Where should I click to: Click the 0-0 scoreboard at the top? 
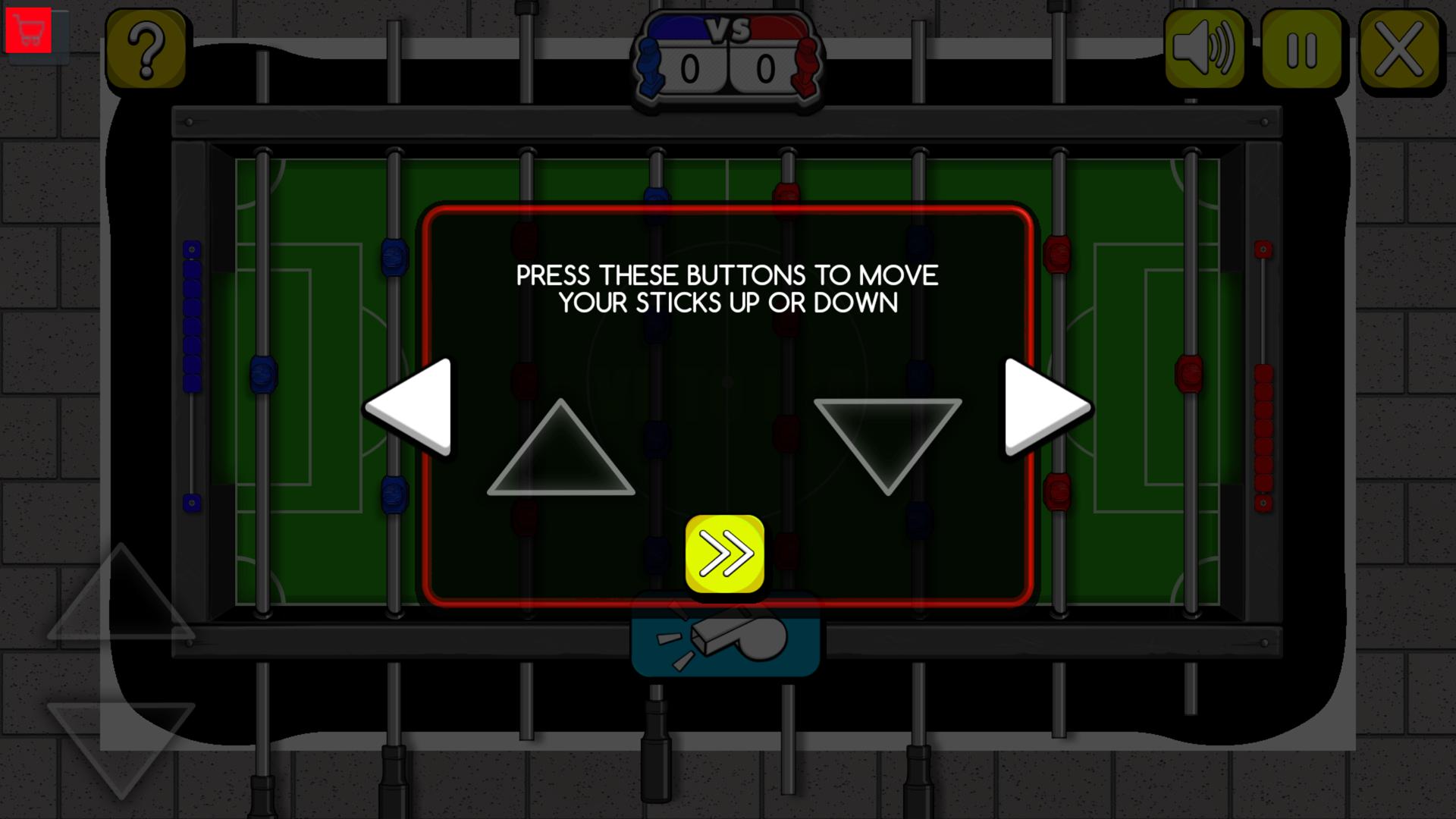[726, 67]
